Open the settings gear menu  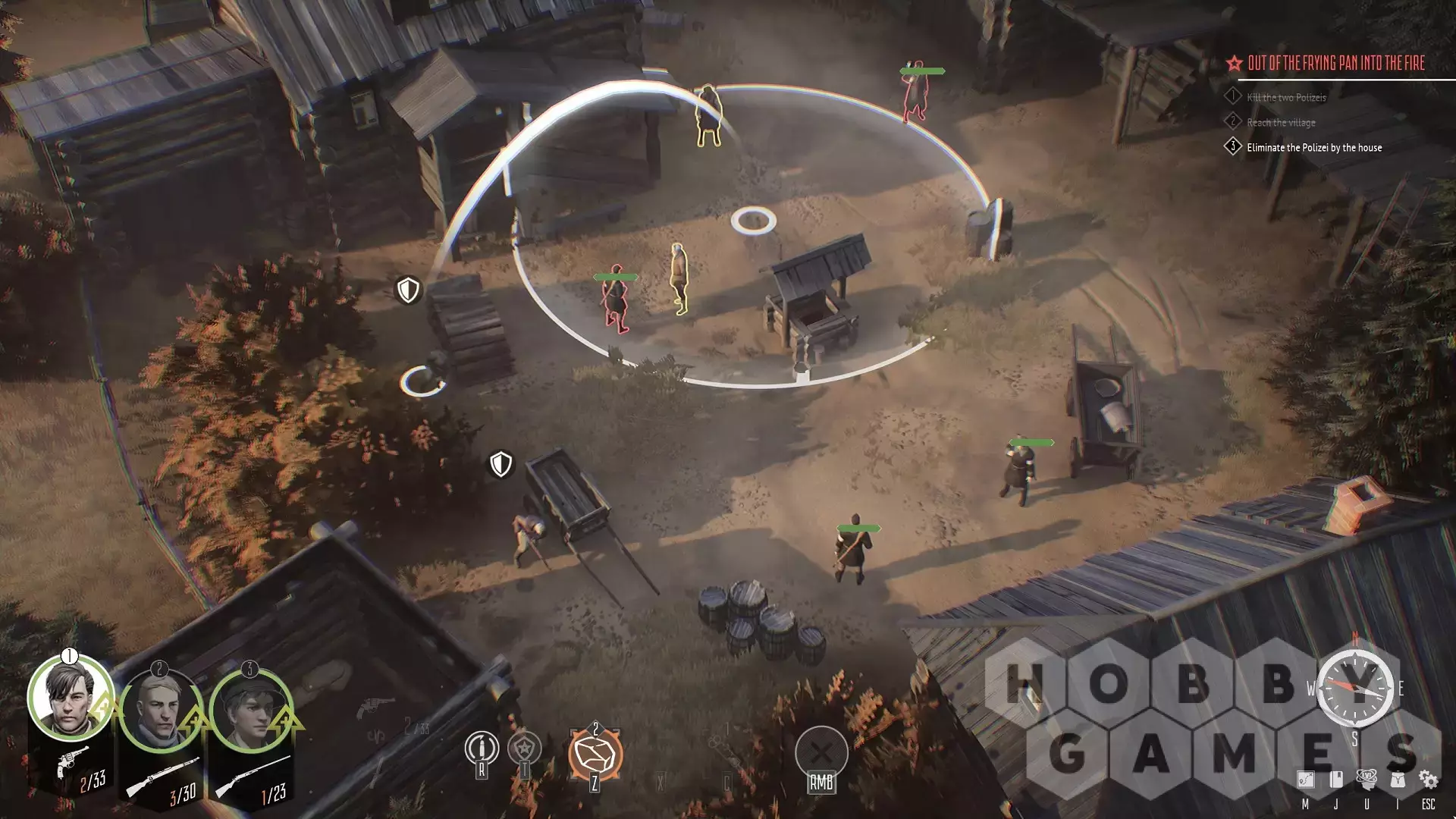click(1428, 780)
